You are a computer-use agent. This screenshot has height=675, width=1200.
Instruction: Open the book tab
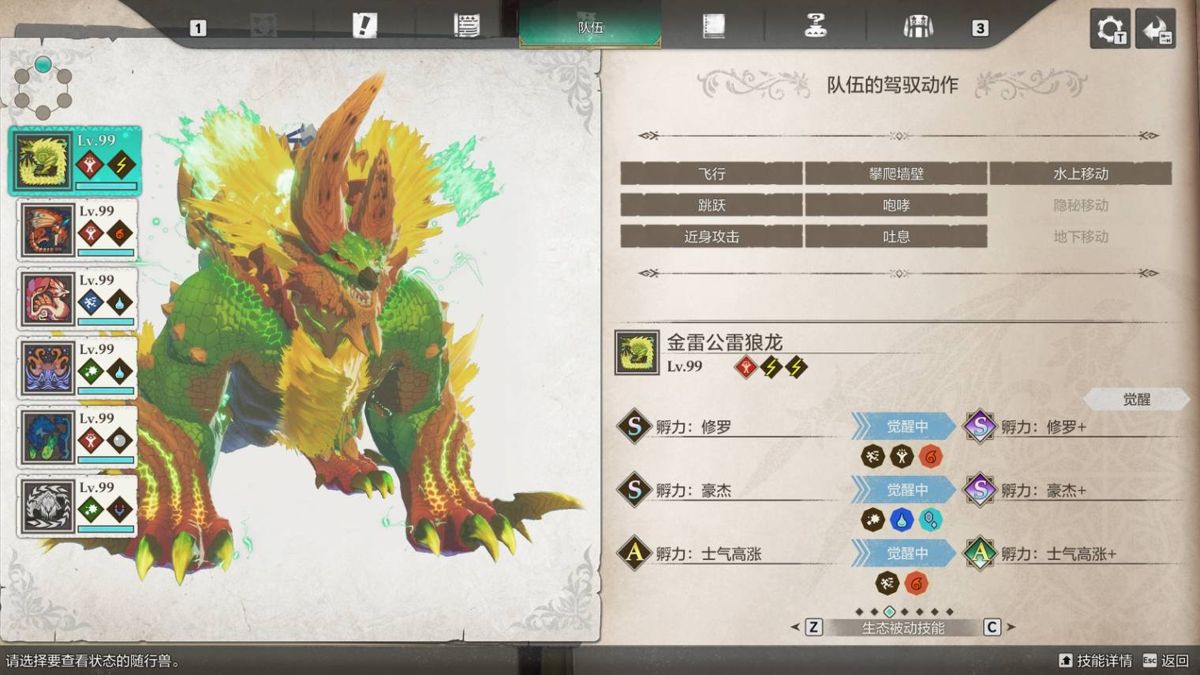point(713,26)
